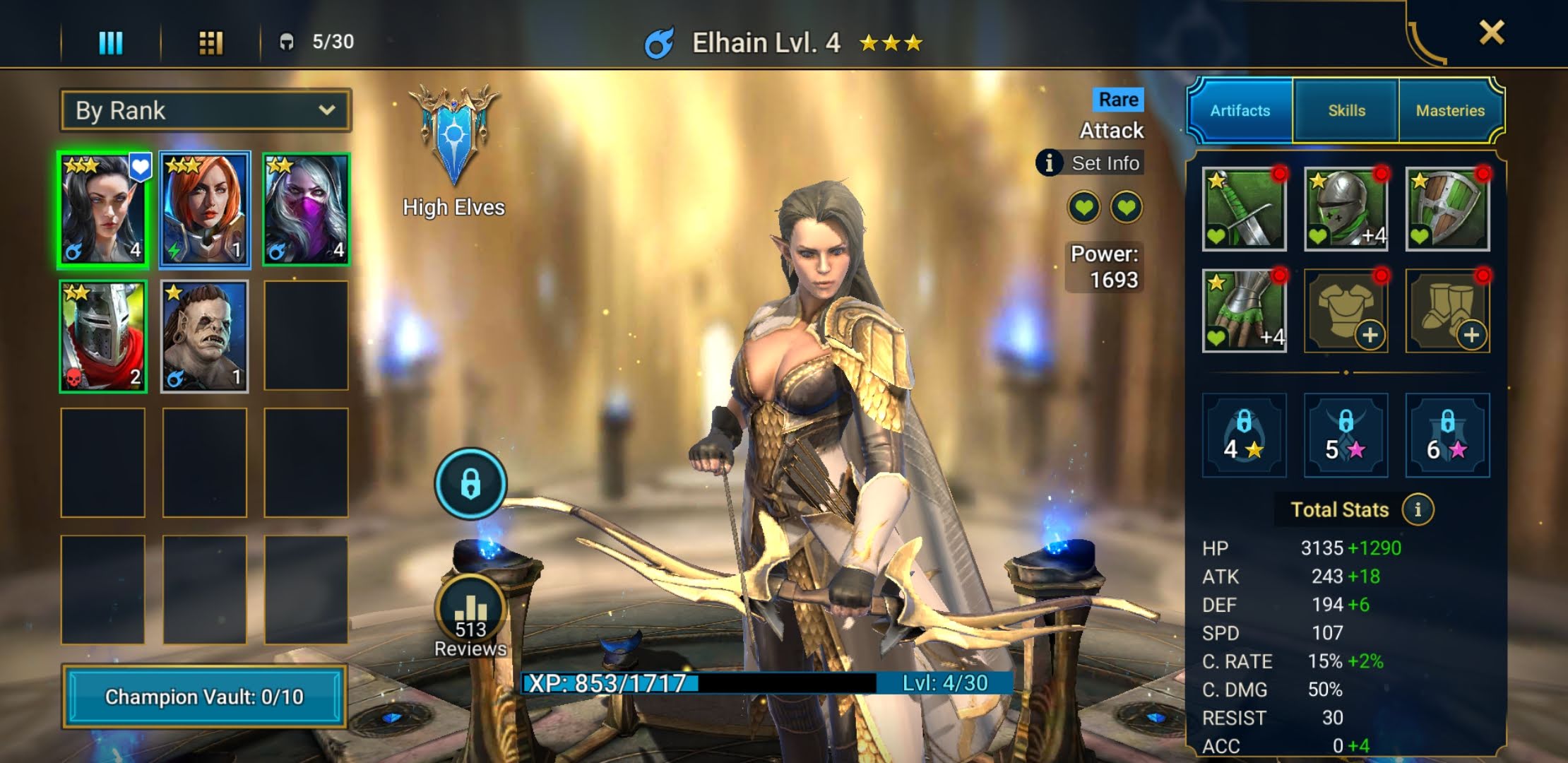Select the red-caped helmeted knight portrait
The width and height of the screenshot is (1568, 763).
[103, 336]
